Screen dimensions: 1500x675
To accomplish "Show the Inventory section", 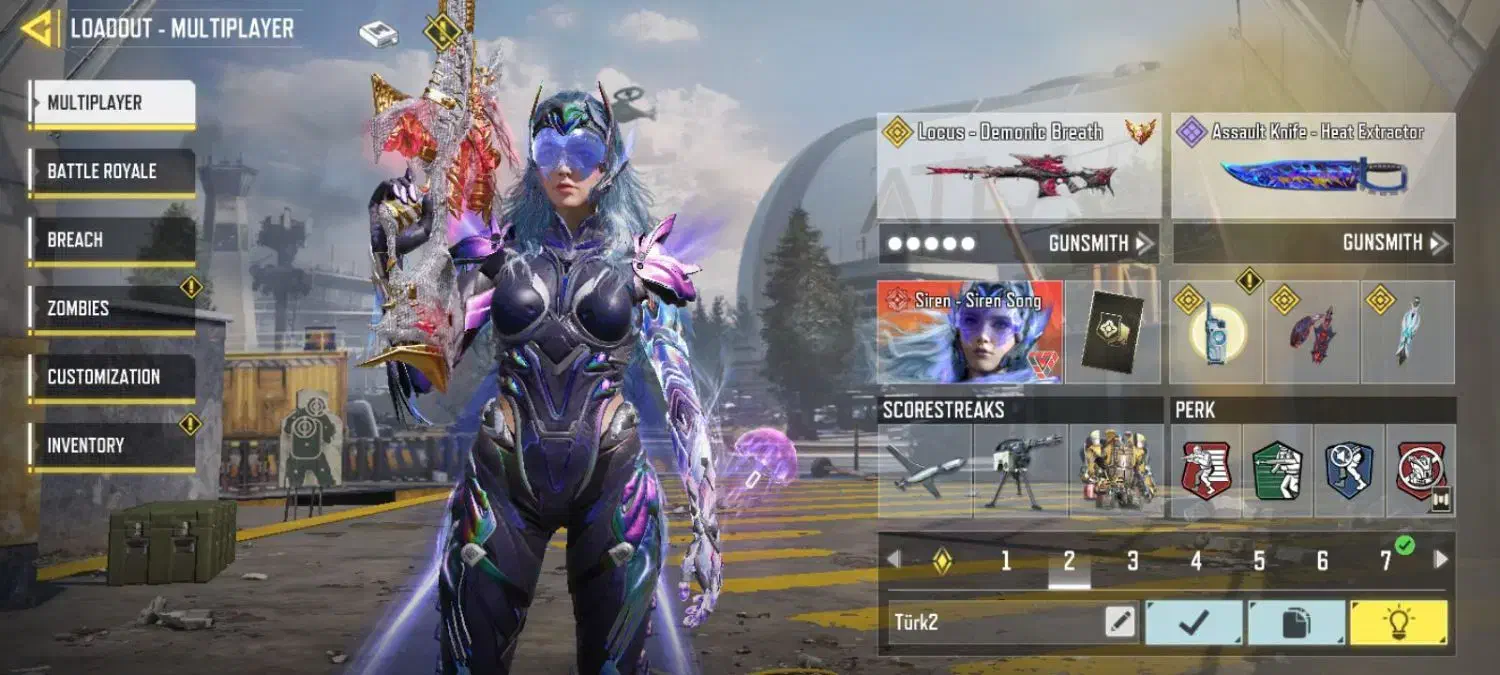I will coord(112,446).
